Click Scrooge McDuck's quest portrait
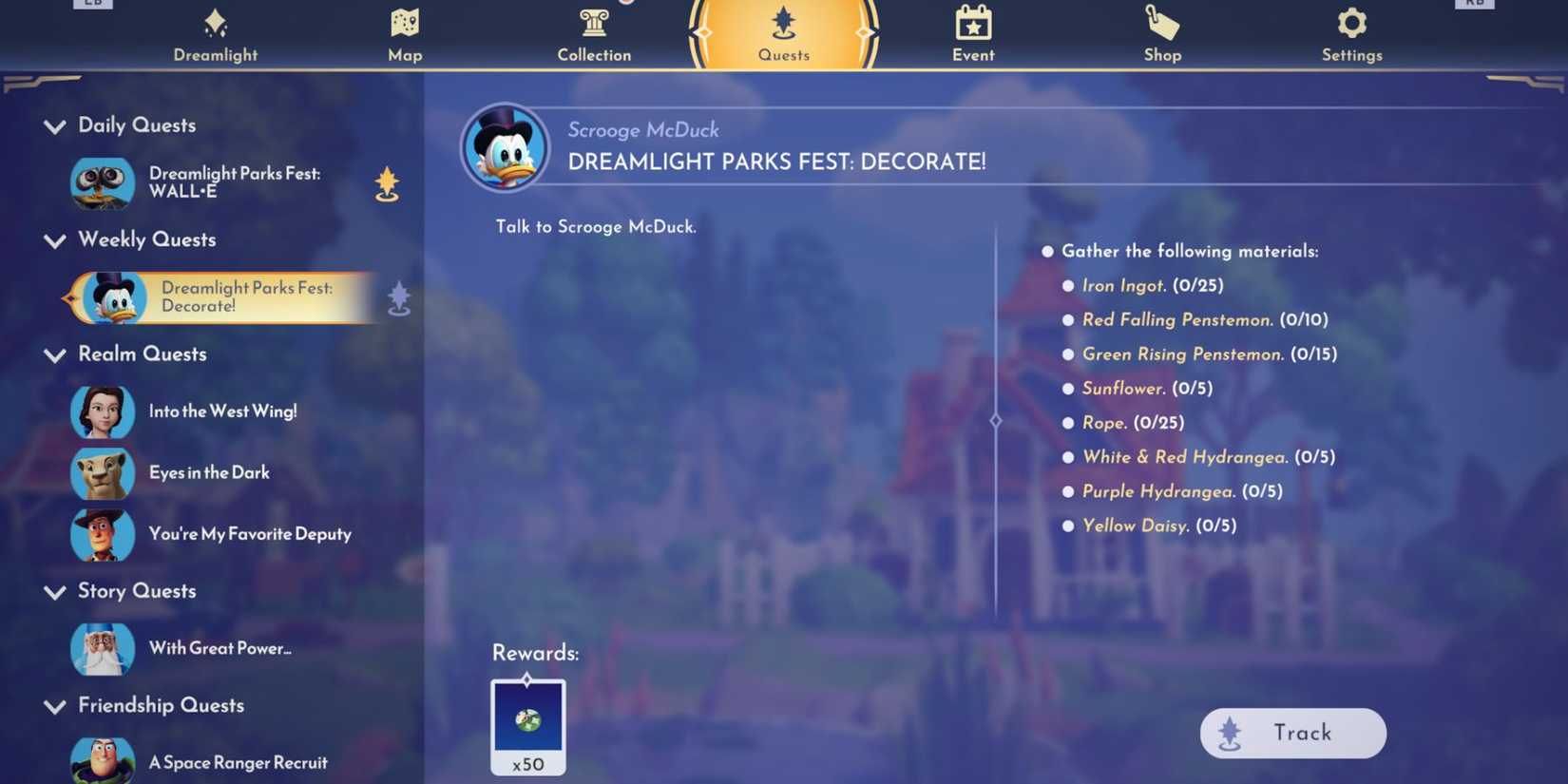Screen dimensions: 1568x784 coord(504,144)
